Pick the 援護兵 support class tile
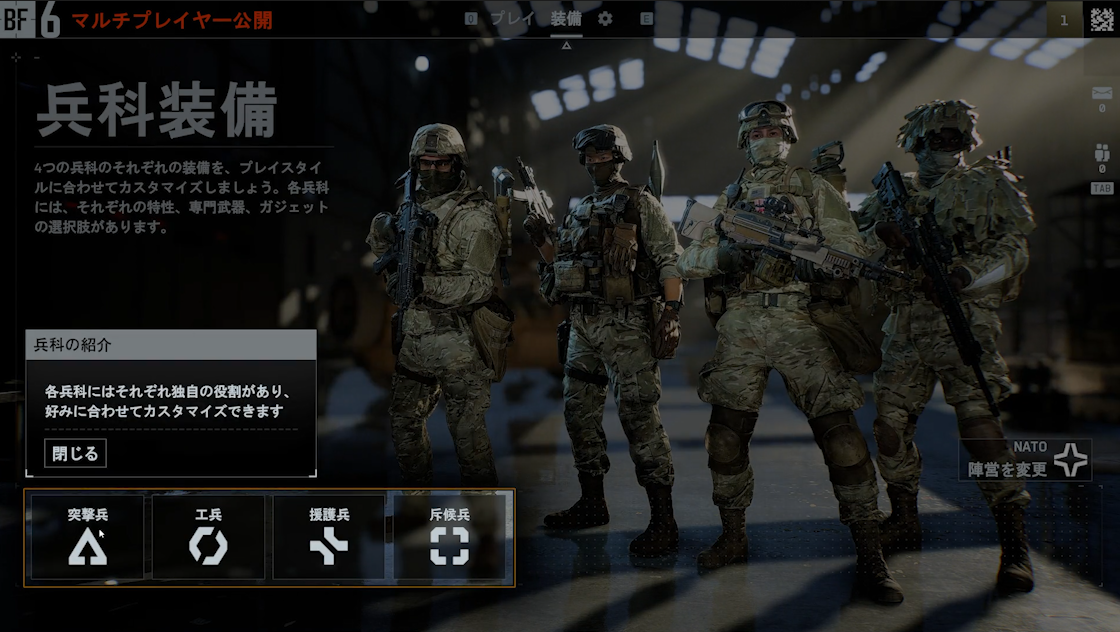This screenshot has height=632, width=1120. (x=329, y=537)
